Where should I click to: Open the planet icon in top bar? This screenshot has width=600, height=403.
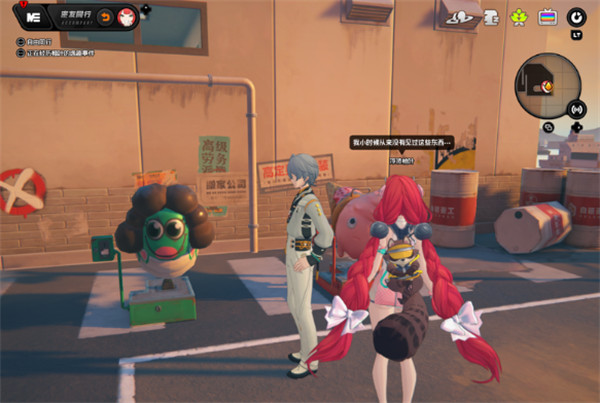pyautogui.click(x=463, y=16)
